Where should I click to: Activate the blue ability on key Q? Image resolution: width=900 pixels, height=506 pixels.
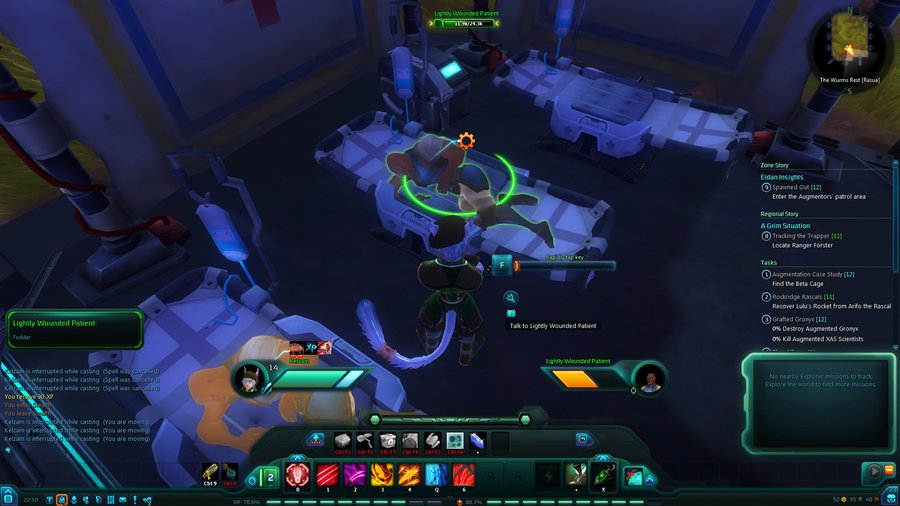[436, 473]
